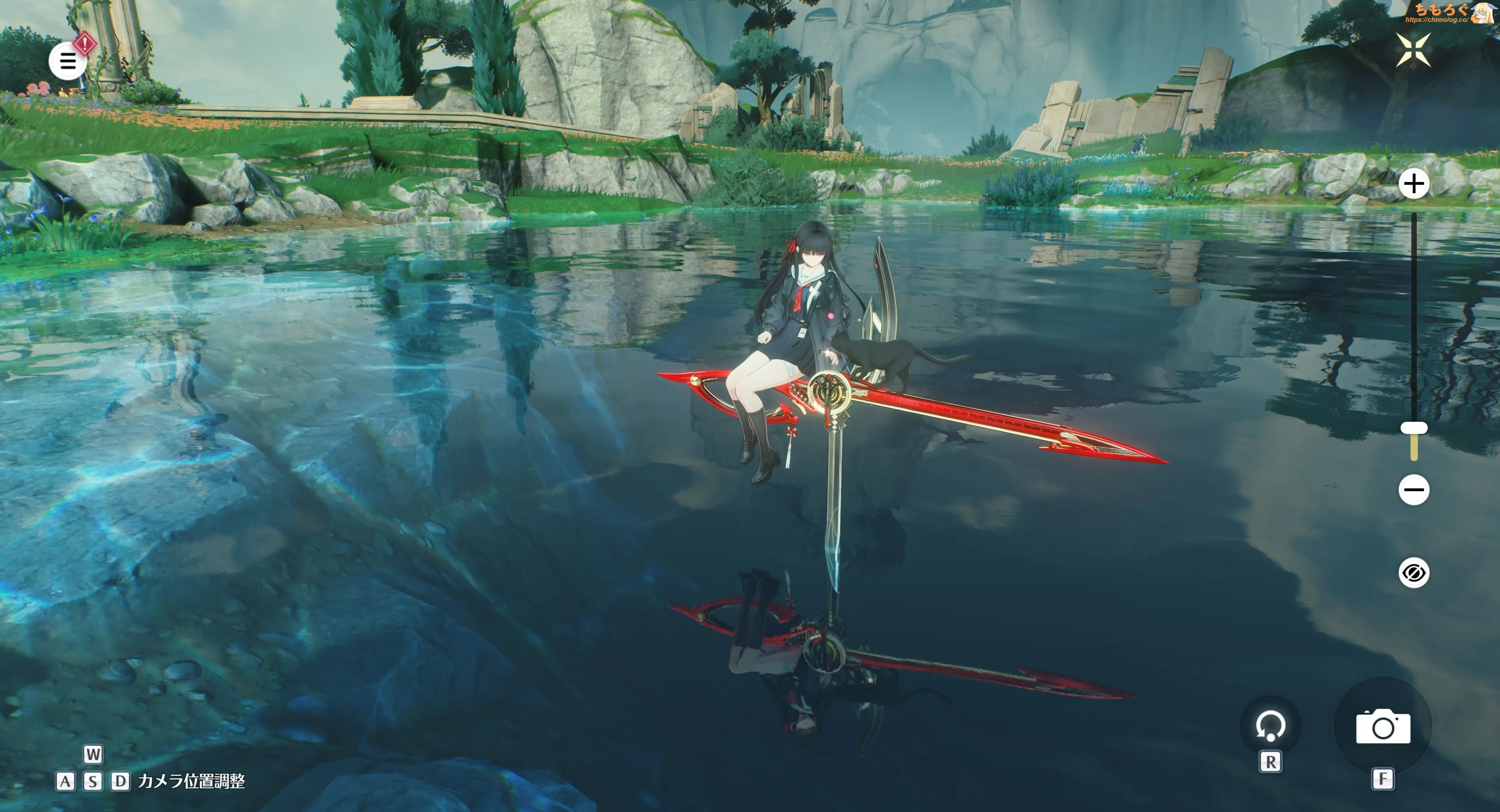Open the hamburger menu button

[68, 61]
